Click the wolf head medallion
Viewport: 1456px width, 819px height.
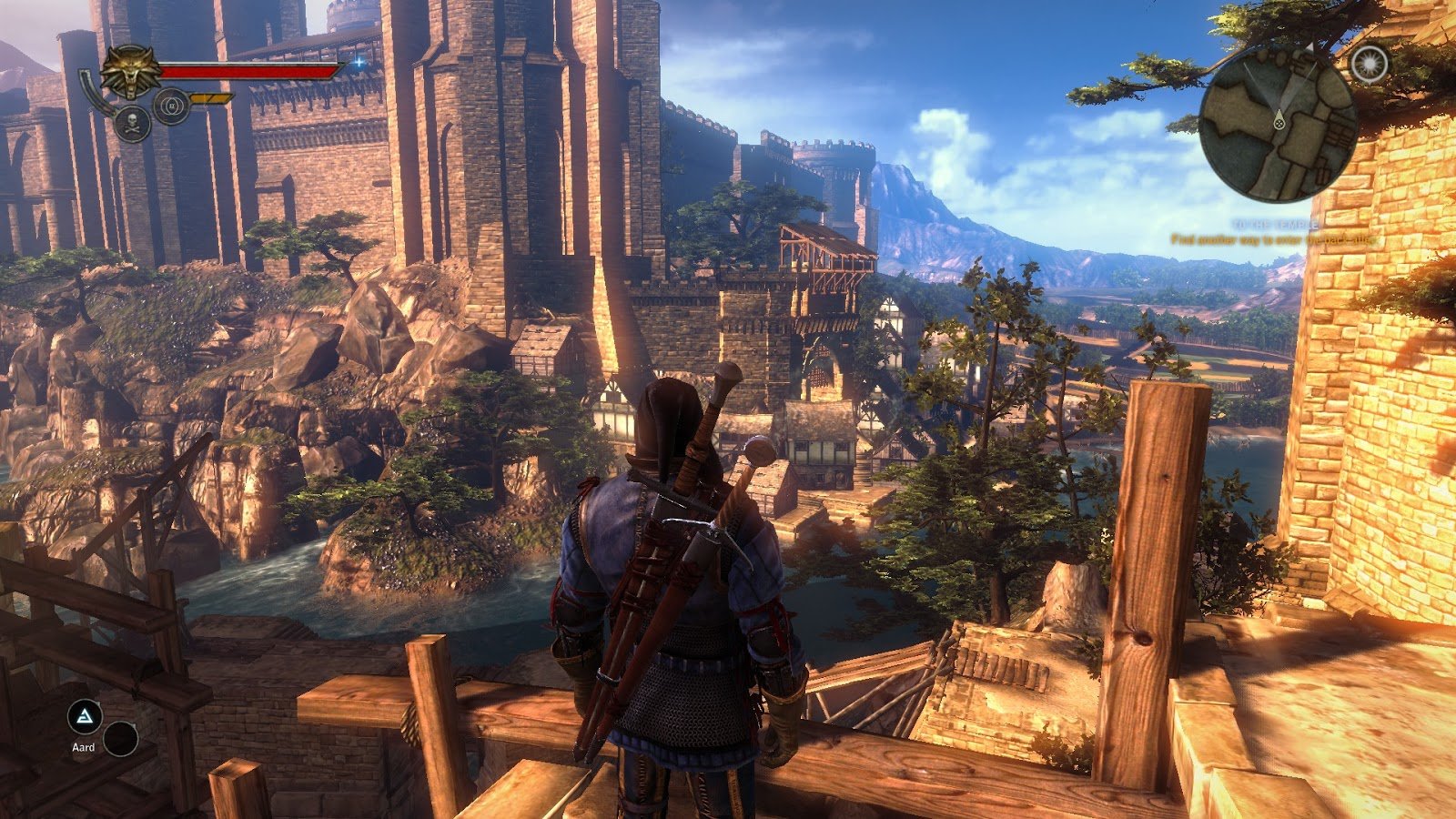tap(130, 71)
